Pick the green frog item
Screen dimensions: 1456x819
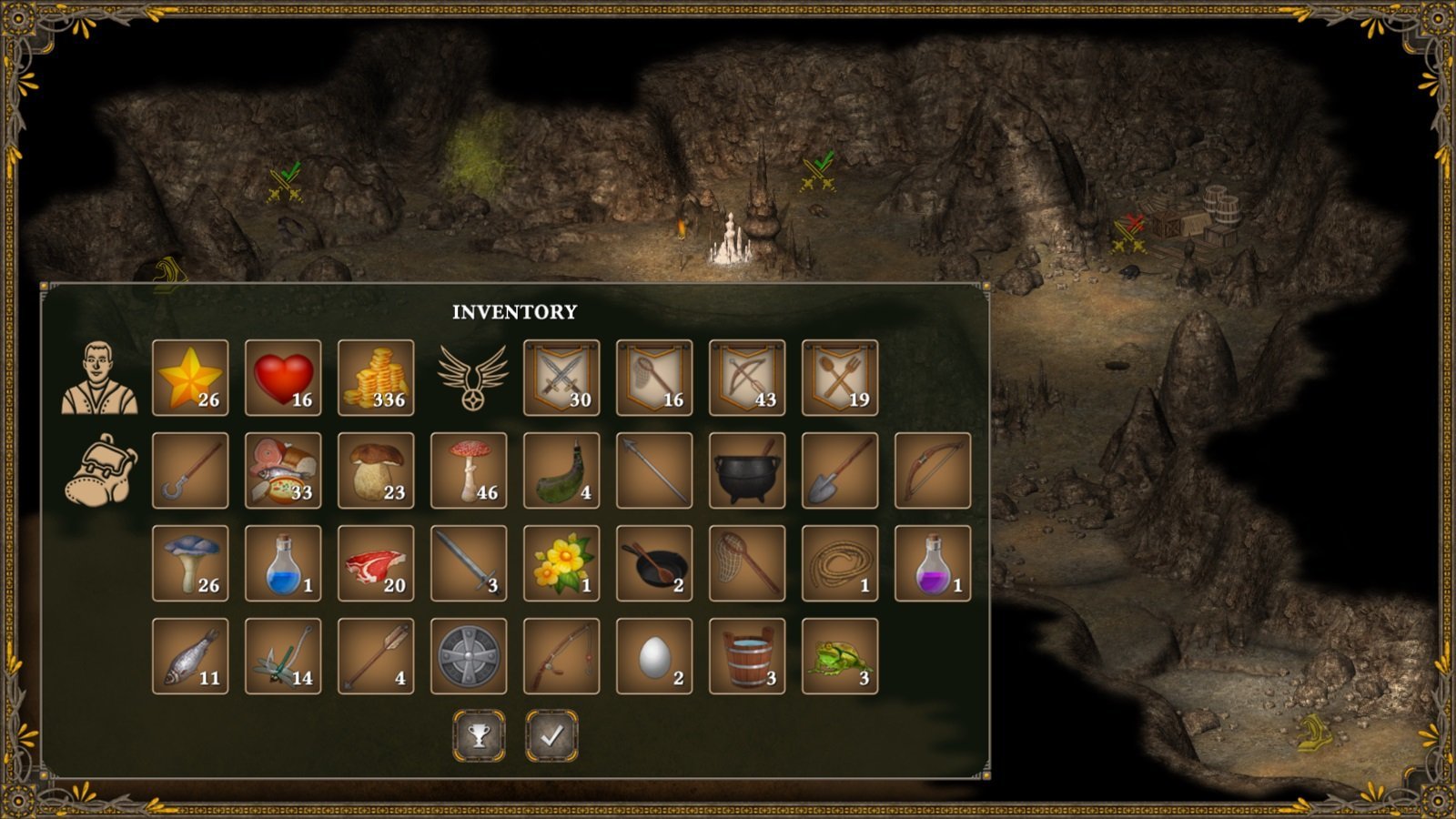840,656
